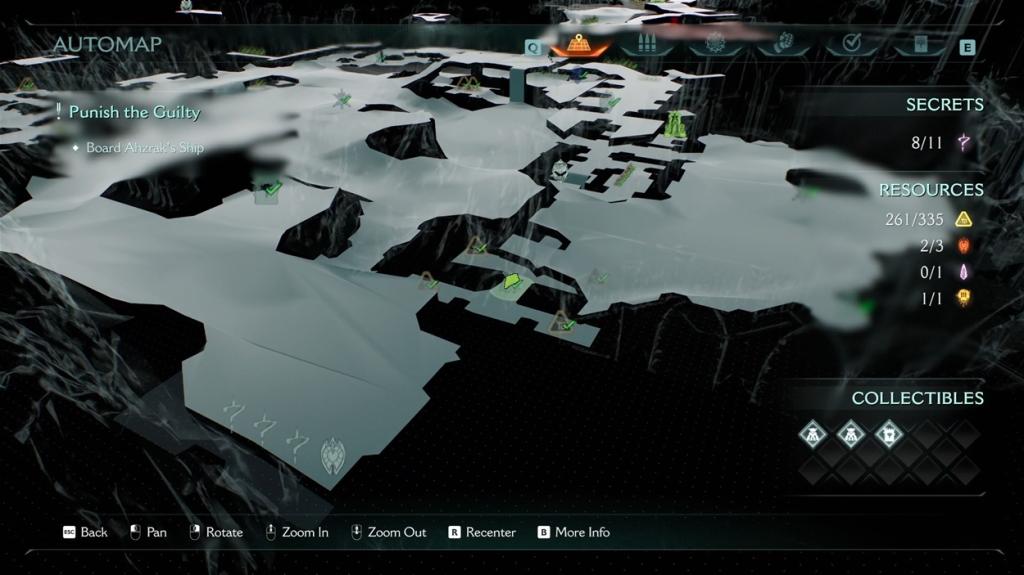
Task: Open the codex book tab
Action: pyautogui.click(x=920, y=45)
